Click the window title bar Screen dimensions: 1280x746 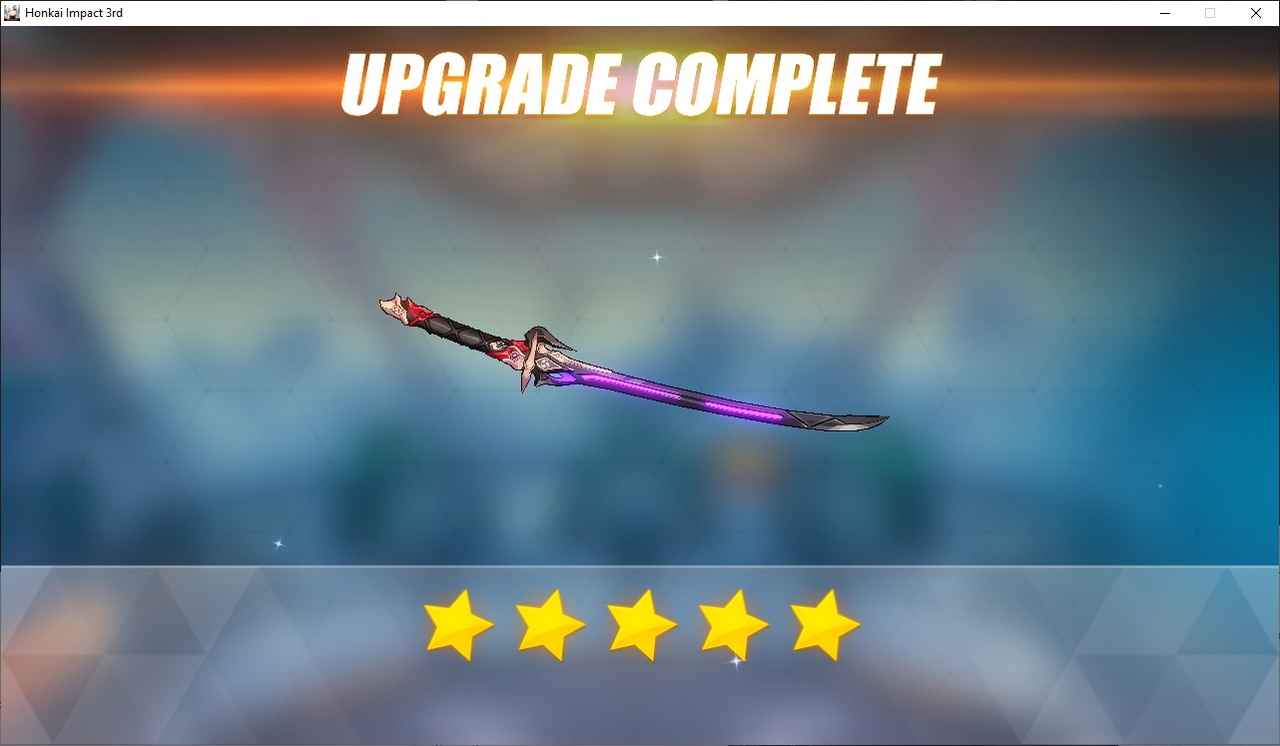(x=600, y=12)
